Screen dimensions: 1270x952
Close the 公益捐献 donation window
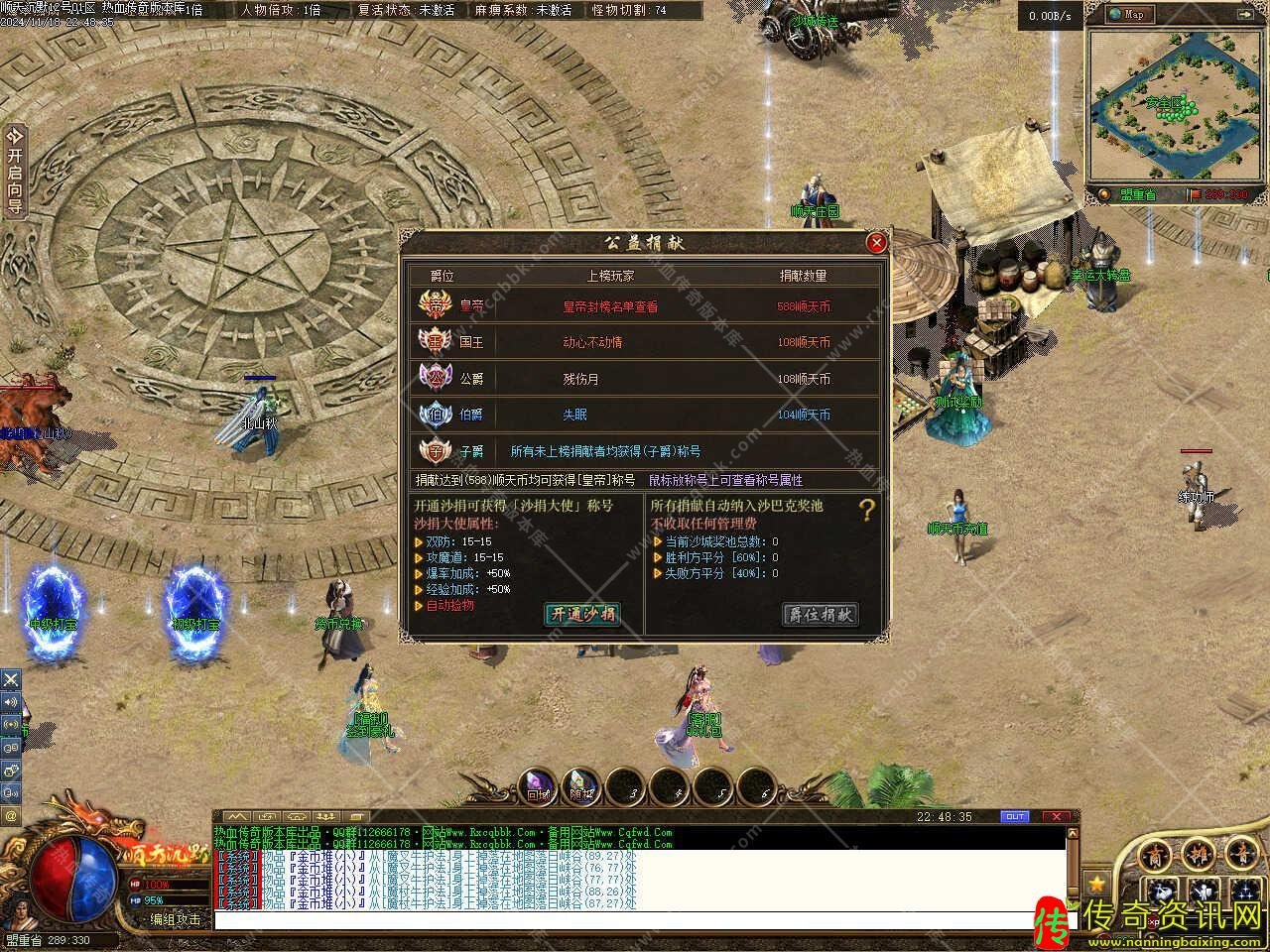[876, 243]
